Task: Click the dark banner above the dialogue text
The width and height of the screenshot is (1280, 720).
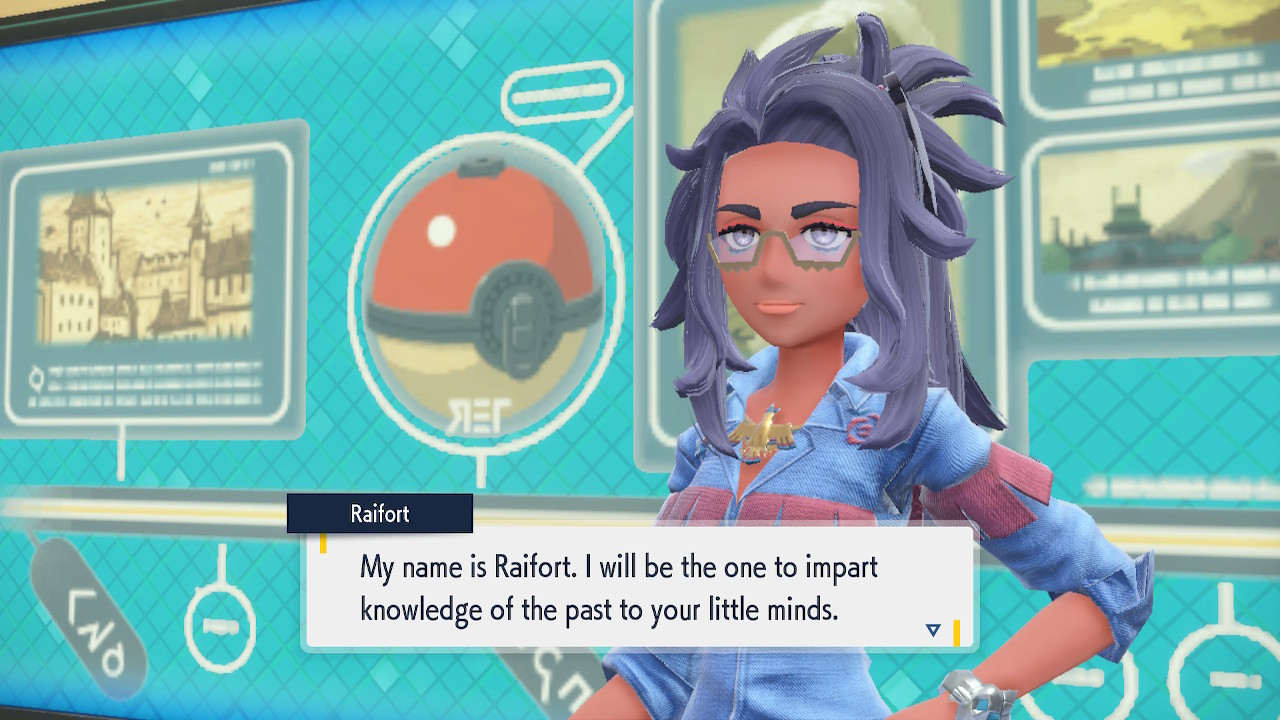Action: (380, 514)
